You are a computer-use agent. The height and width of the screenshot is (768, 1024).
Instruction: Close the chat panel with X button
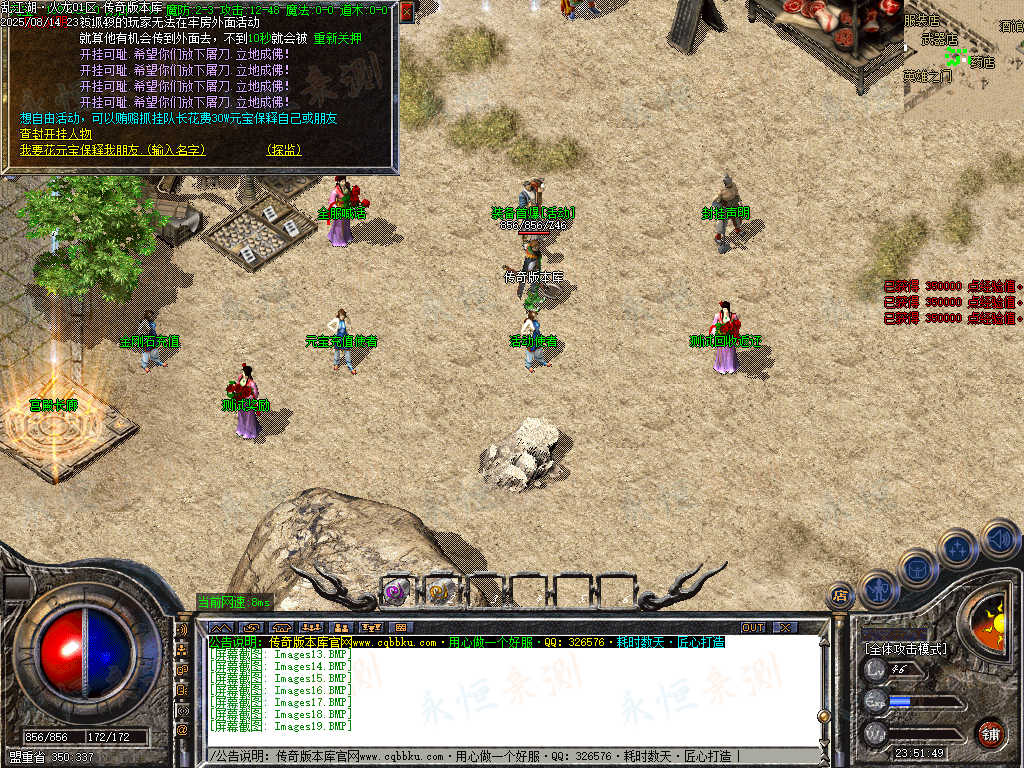(785, 627)
